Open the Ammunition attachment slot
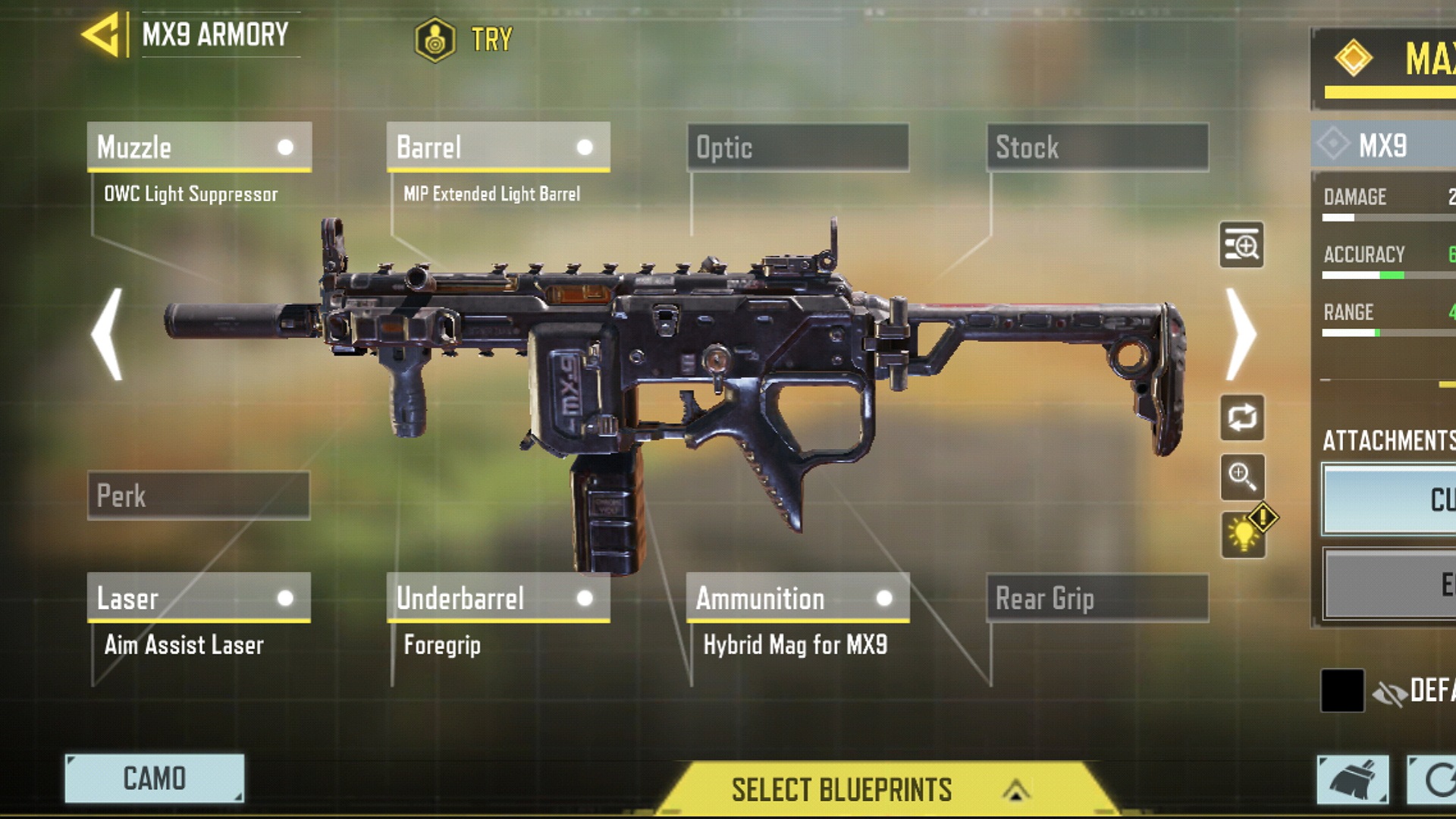1456x819 pixels. (798, 598)
